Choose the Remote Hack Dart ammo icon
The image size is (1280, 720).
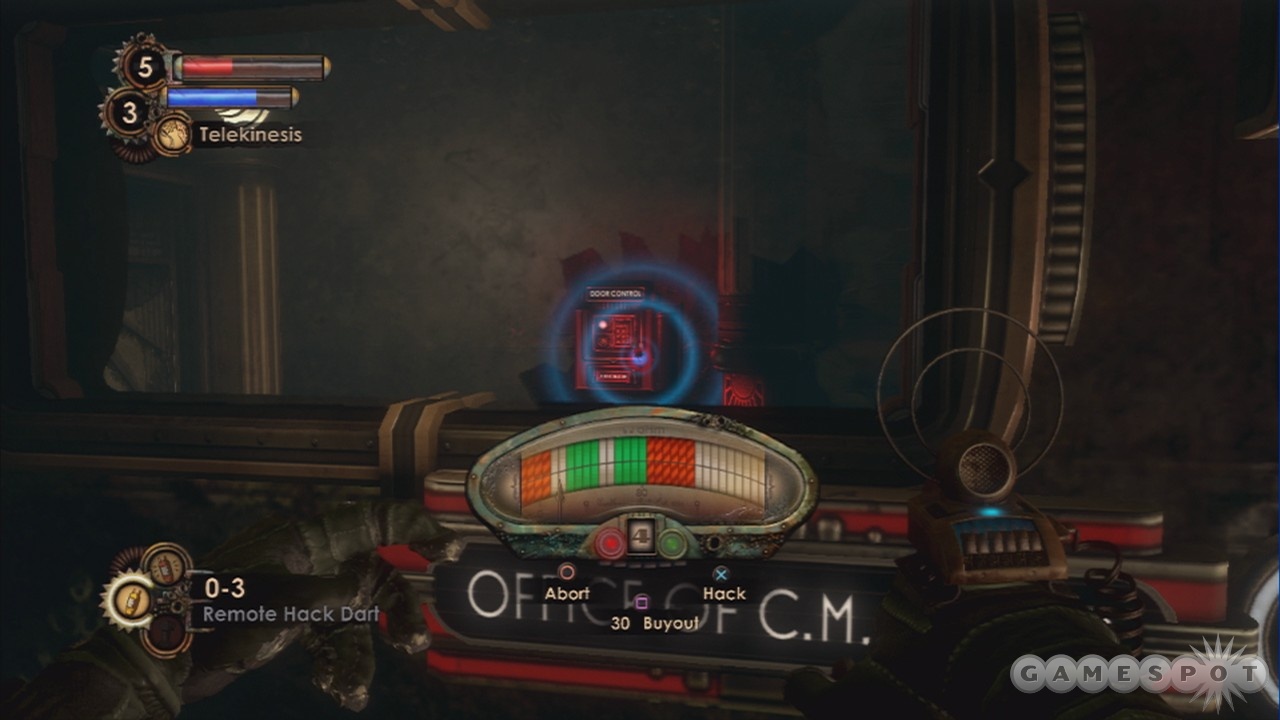tap(126, 600)
